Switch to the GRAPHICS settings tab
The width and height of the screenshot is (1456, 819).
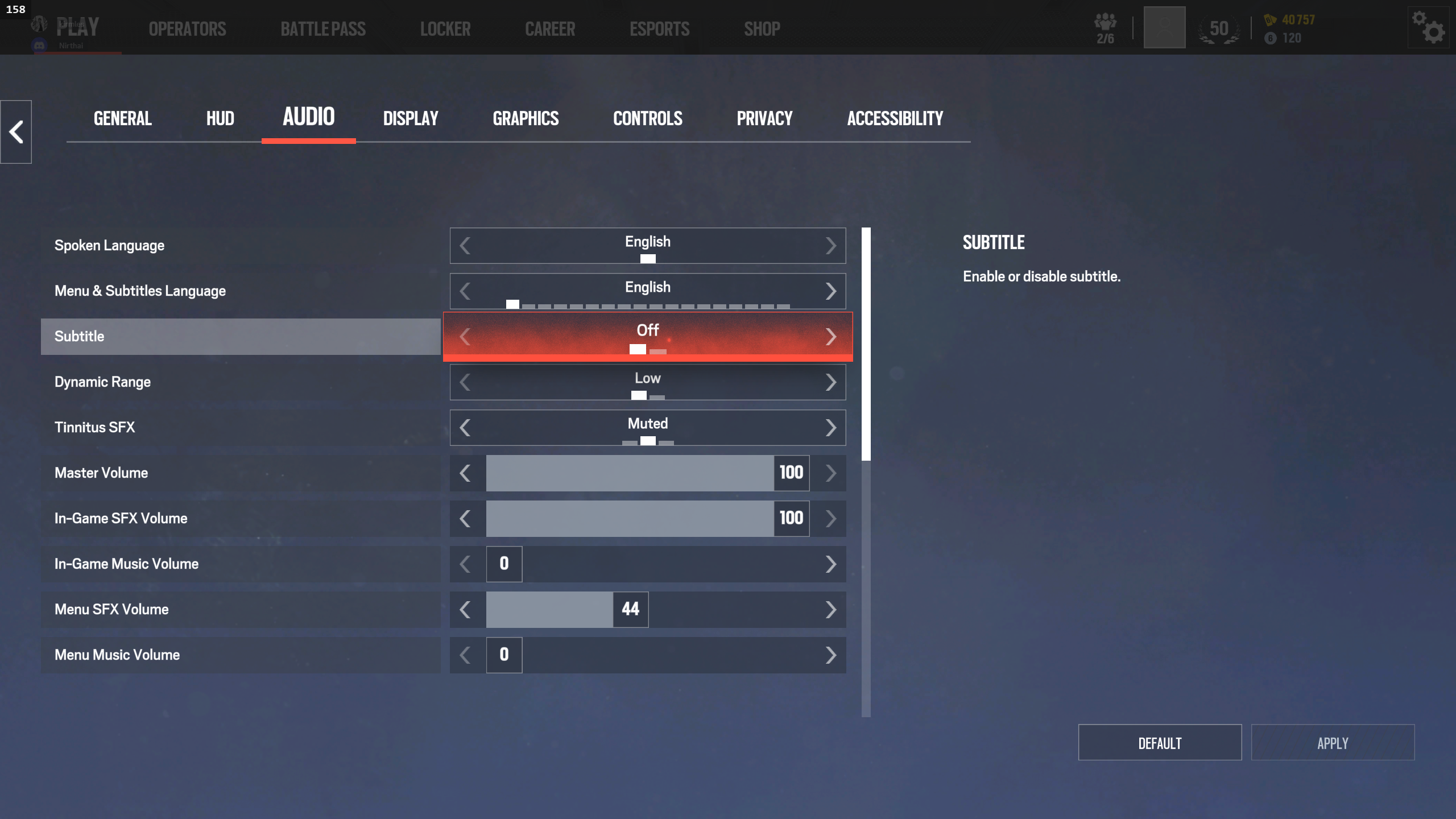pyautogui.click(x=525, y=118)
